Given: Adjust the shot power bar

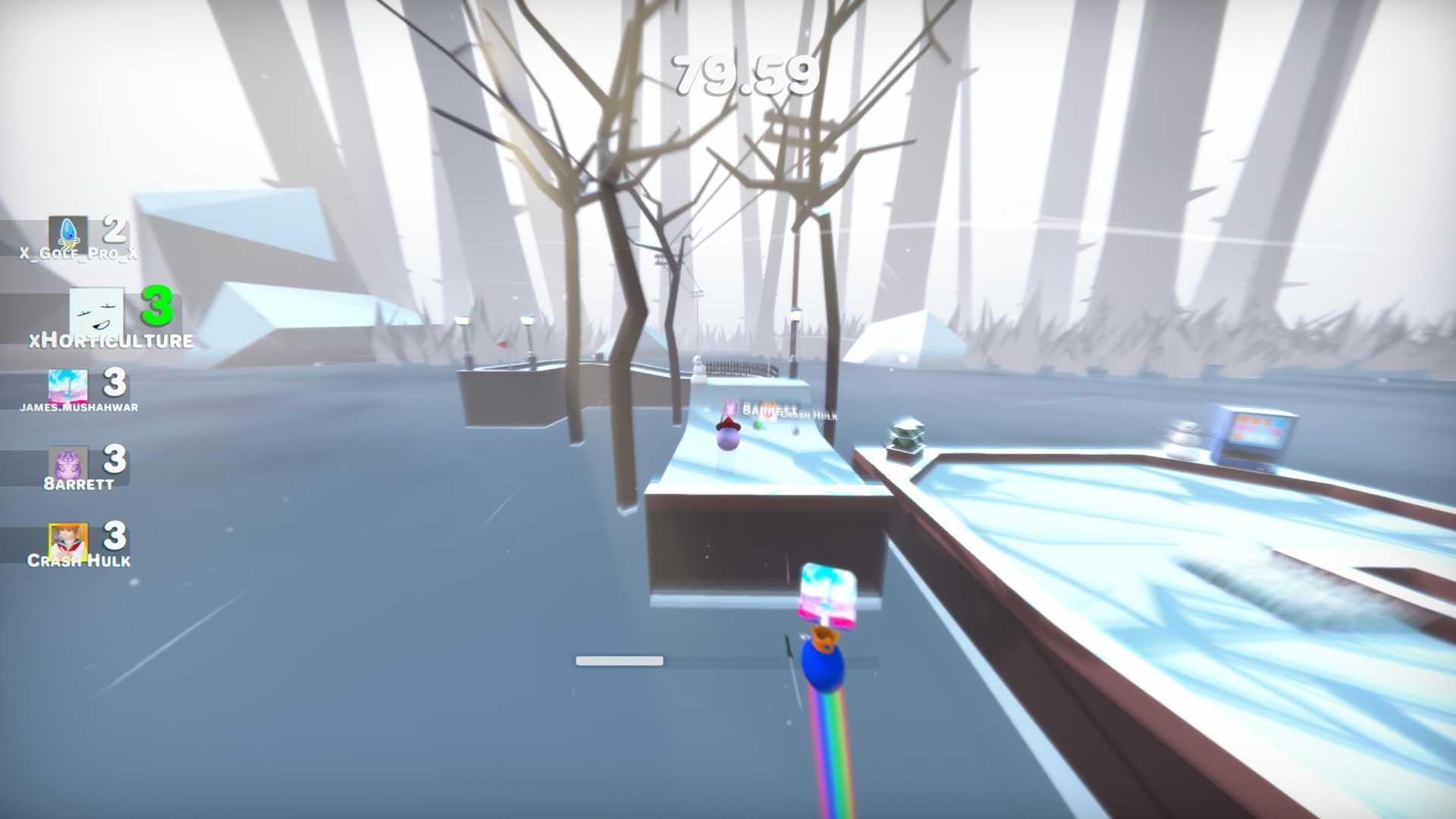Looking at the screenshot, I should tap(619, 661).
